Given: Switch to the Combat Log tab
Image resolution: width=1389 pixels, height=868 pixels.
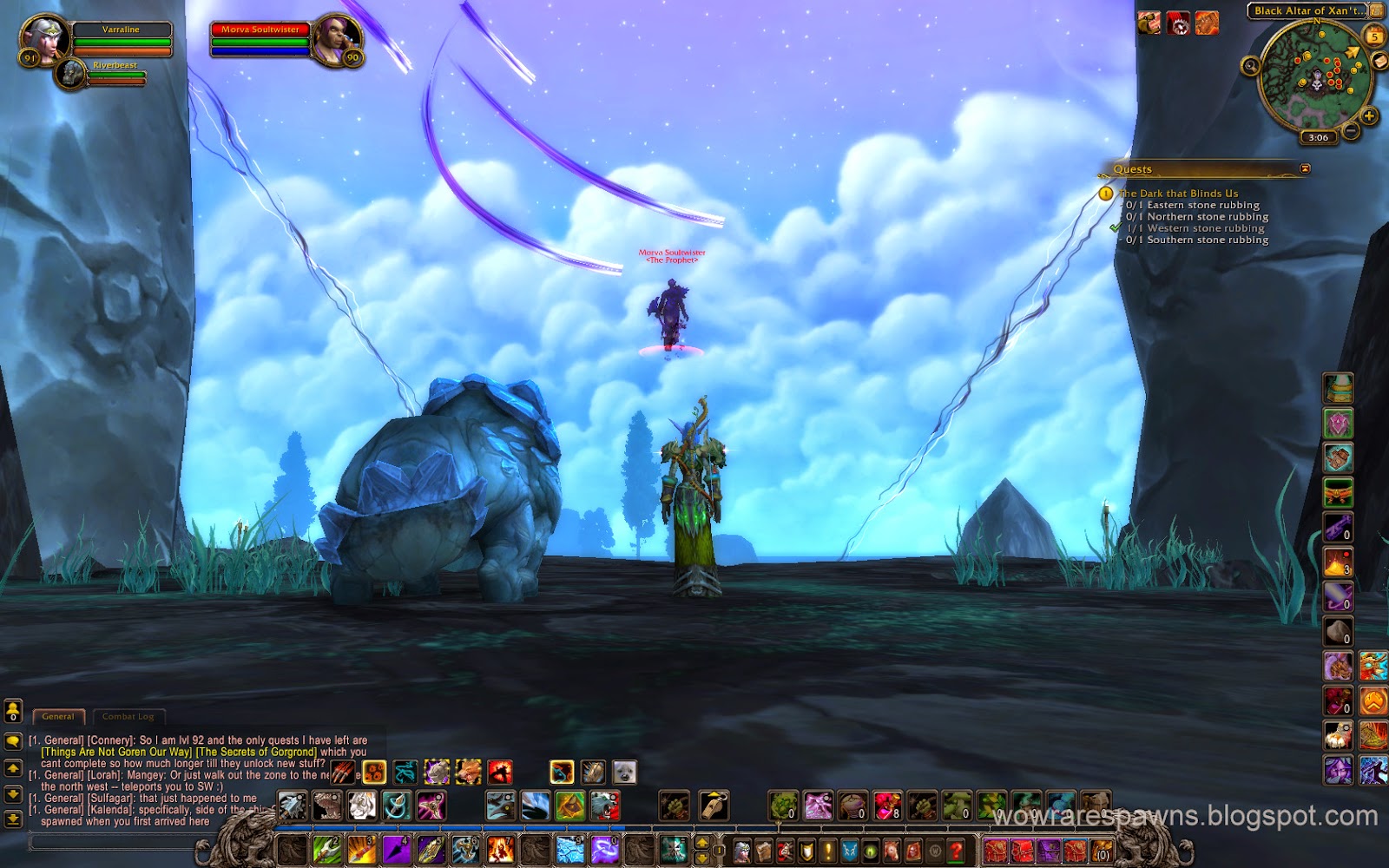Looking at the screenshot, I should point(128,716).
